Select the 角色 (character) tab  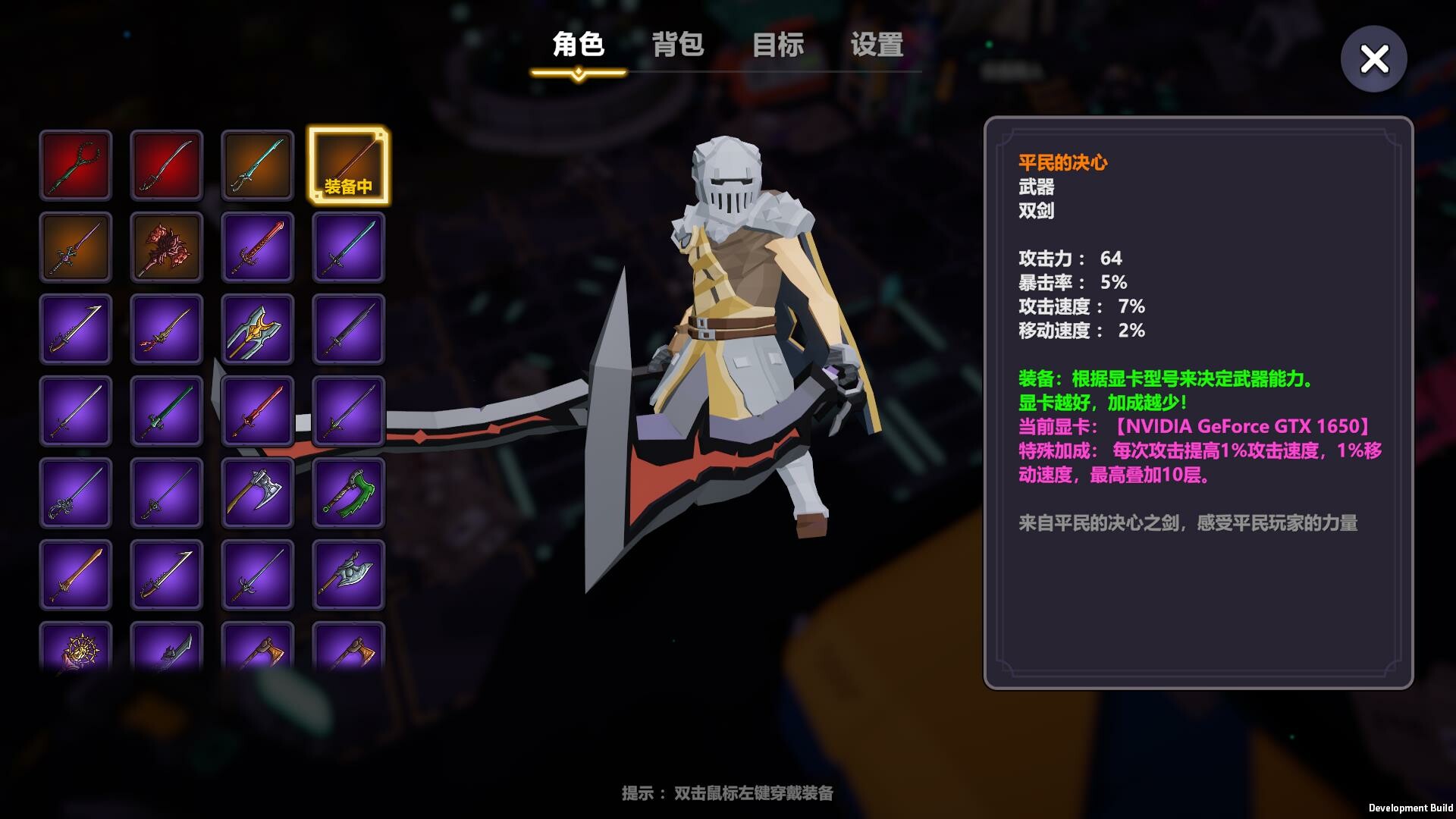click(x=578, y=45)
